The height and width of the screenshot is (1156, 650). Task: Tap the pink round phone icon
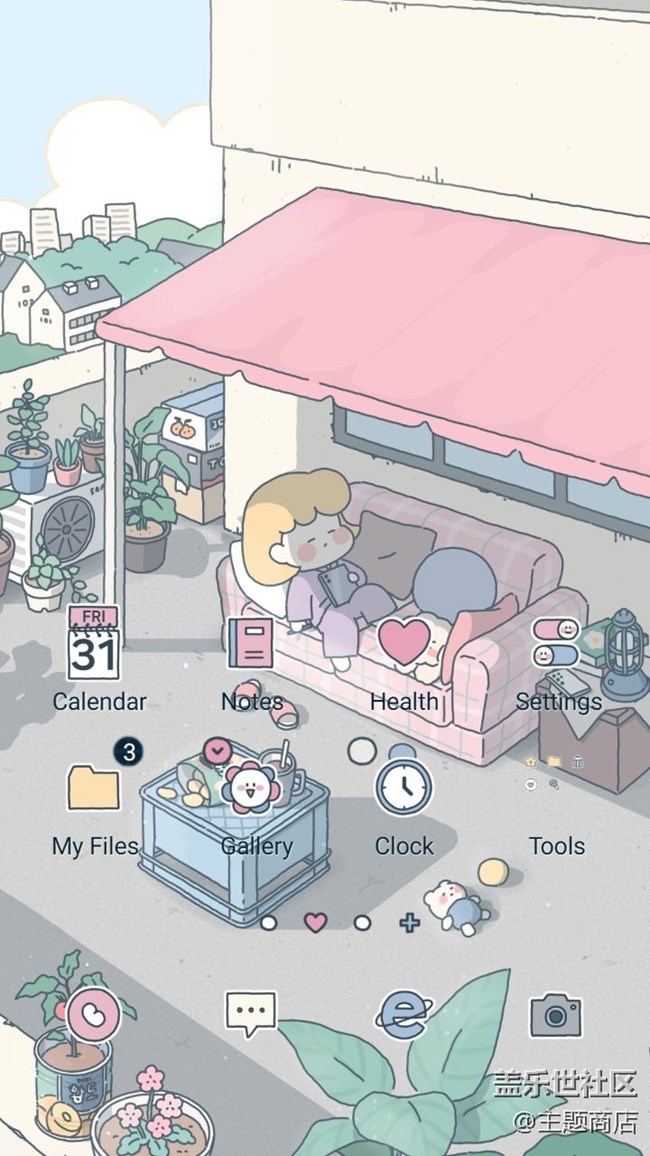point(94,1015)
